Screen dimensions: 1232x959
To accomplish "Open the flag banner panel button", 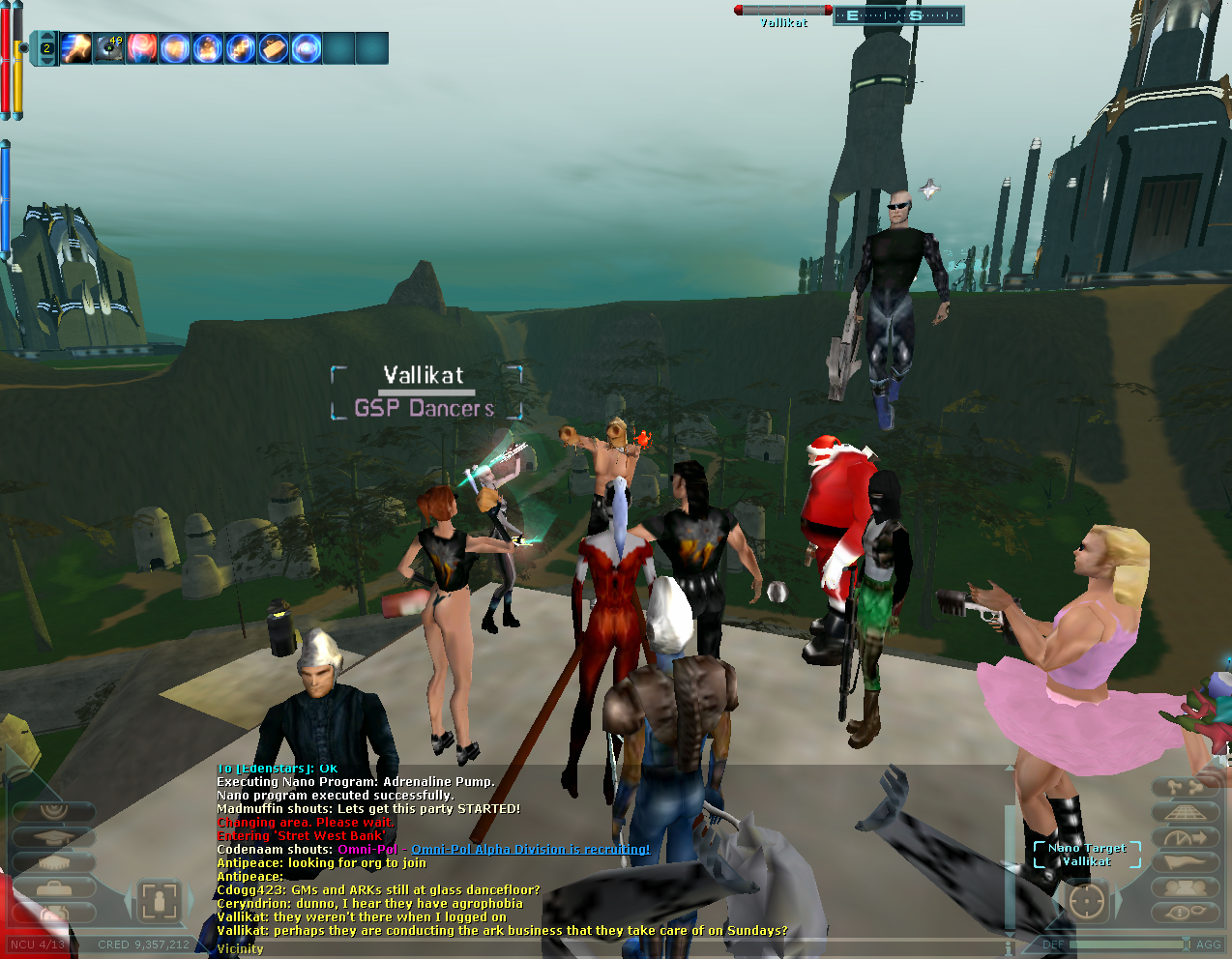I will (1185, 862).
